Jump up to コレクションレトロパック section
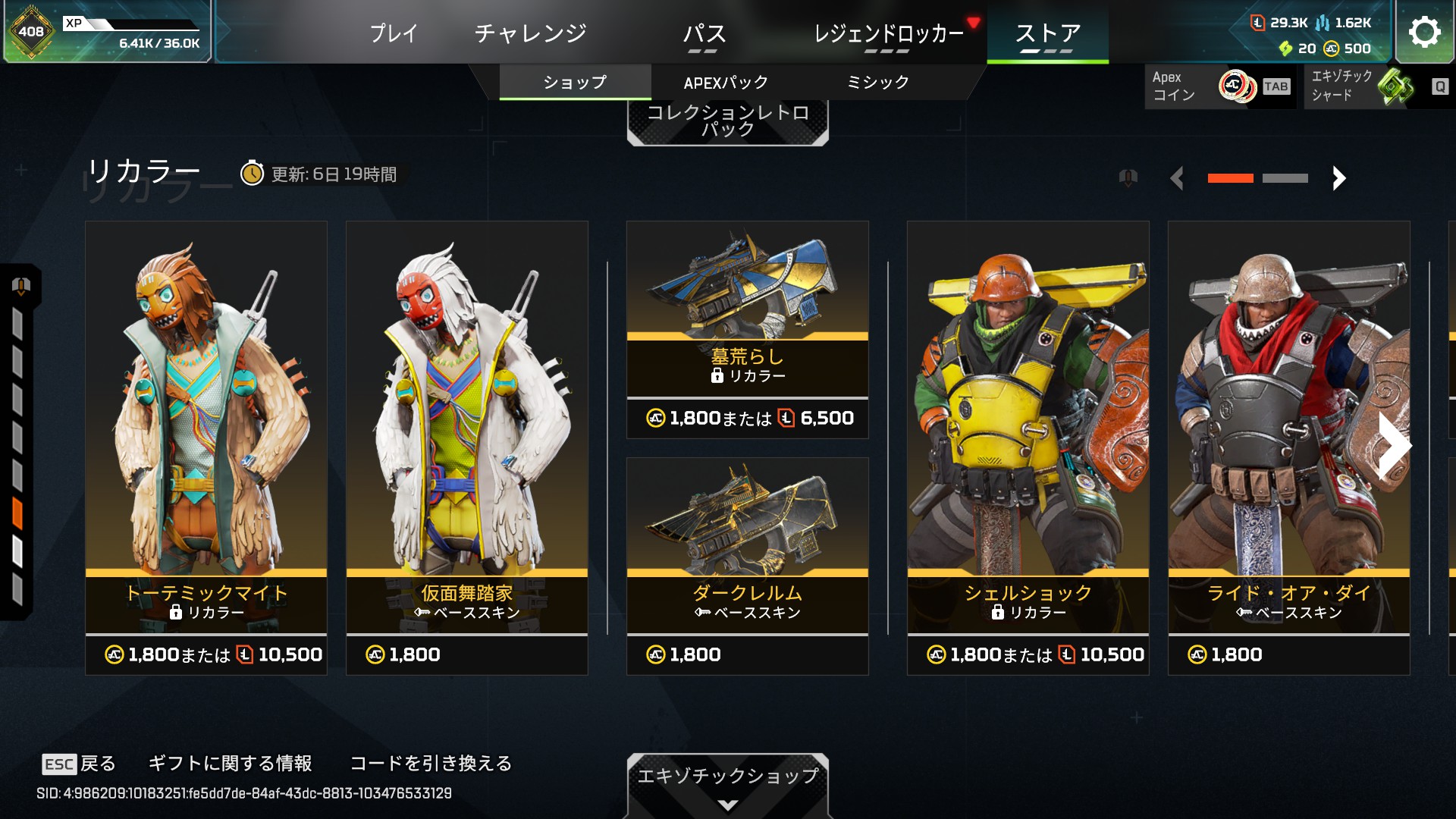 pyautogui.click(x=727, y=121)
